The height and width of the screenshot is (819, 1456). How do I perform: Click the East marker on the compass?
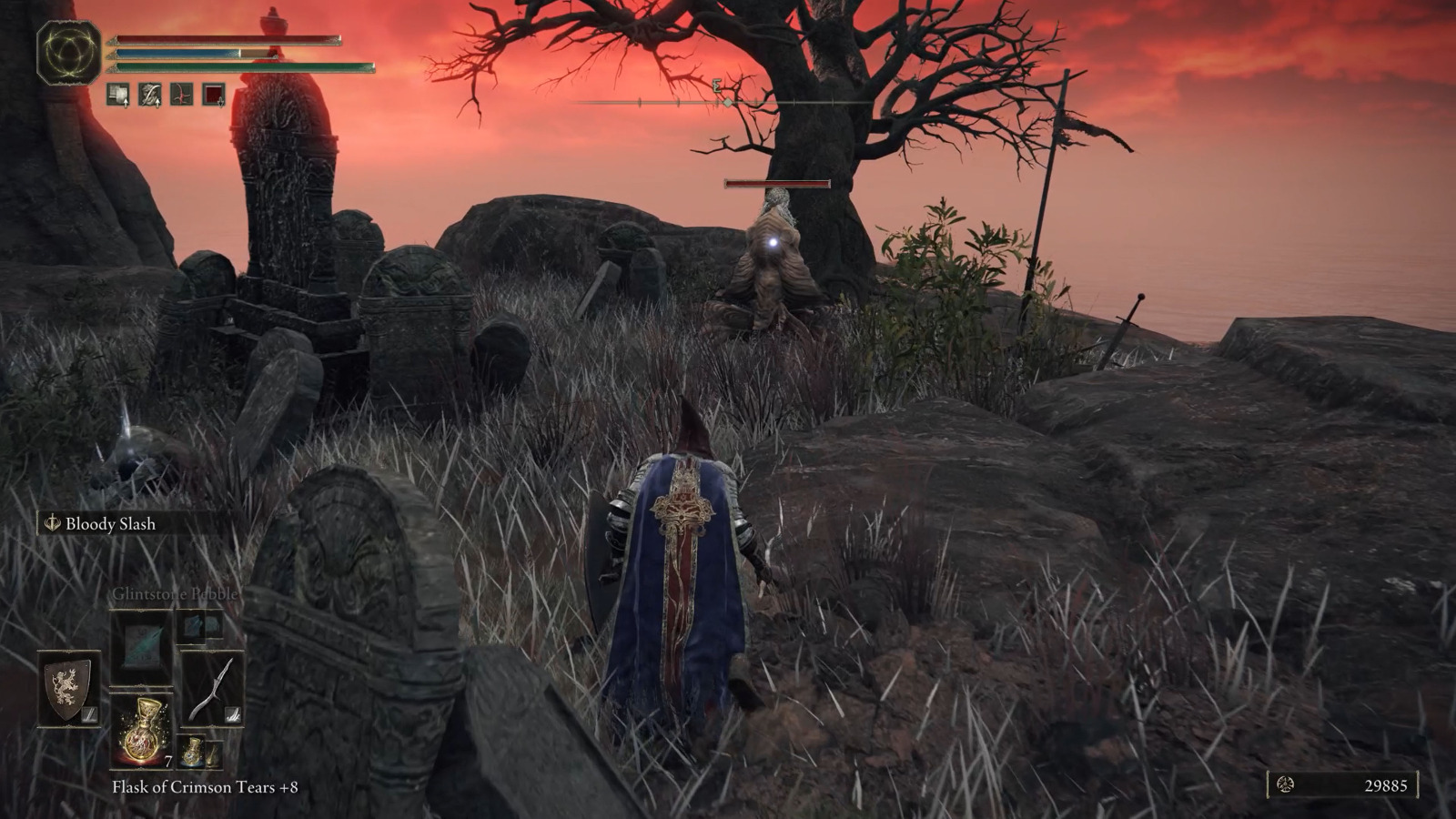tap(717, 87)
